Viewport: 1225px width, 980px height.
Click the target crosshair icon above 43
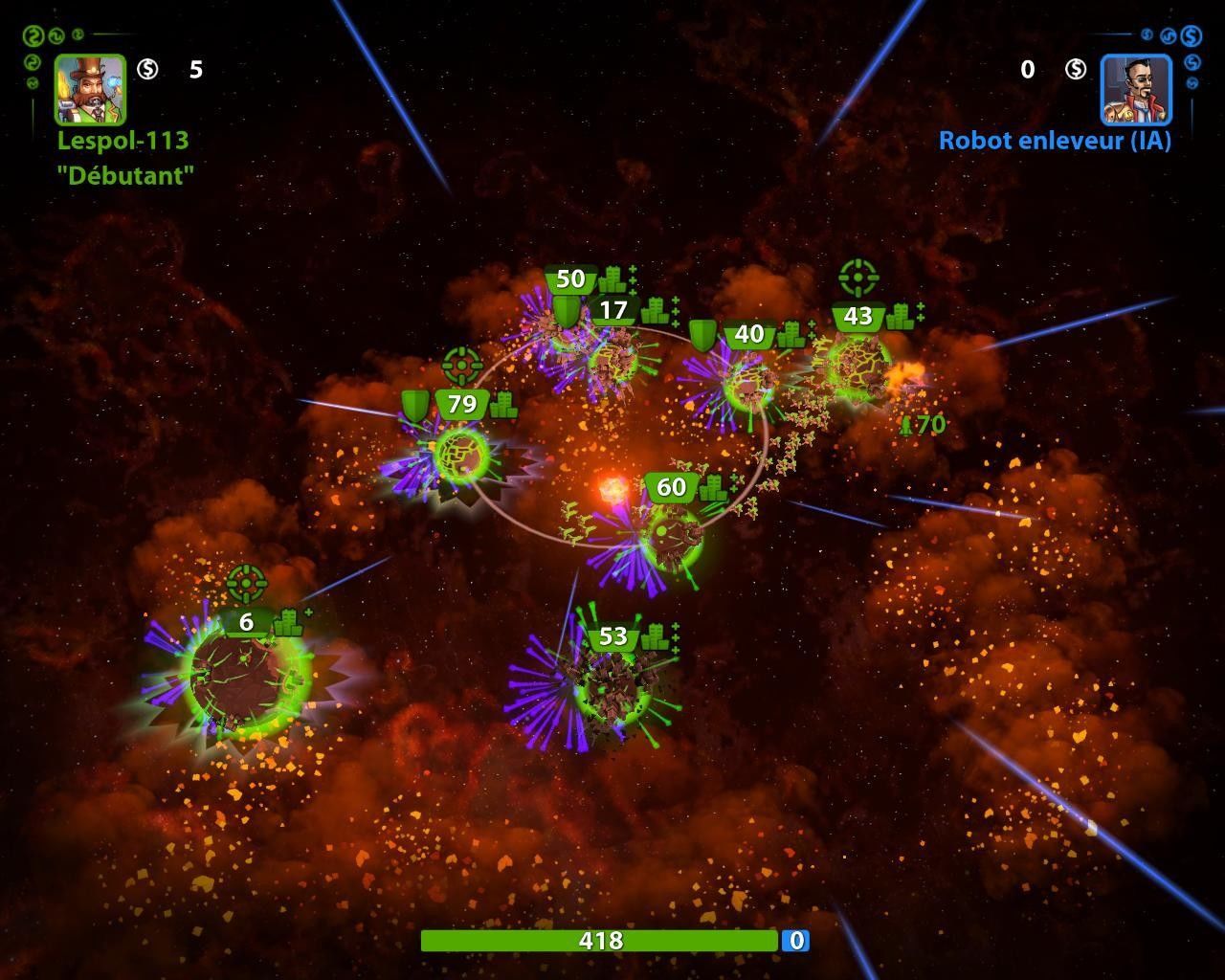coord(857,278)
